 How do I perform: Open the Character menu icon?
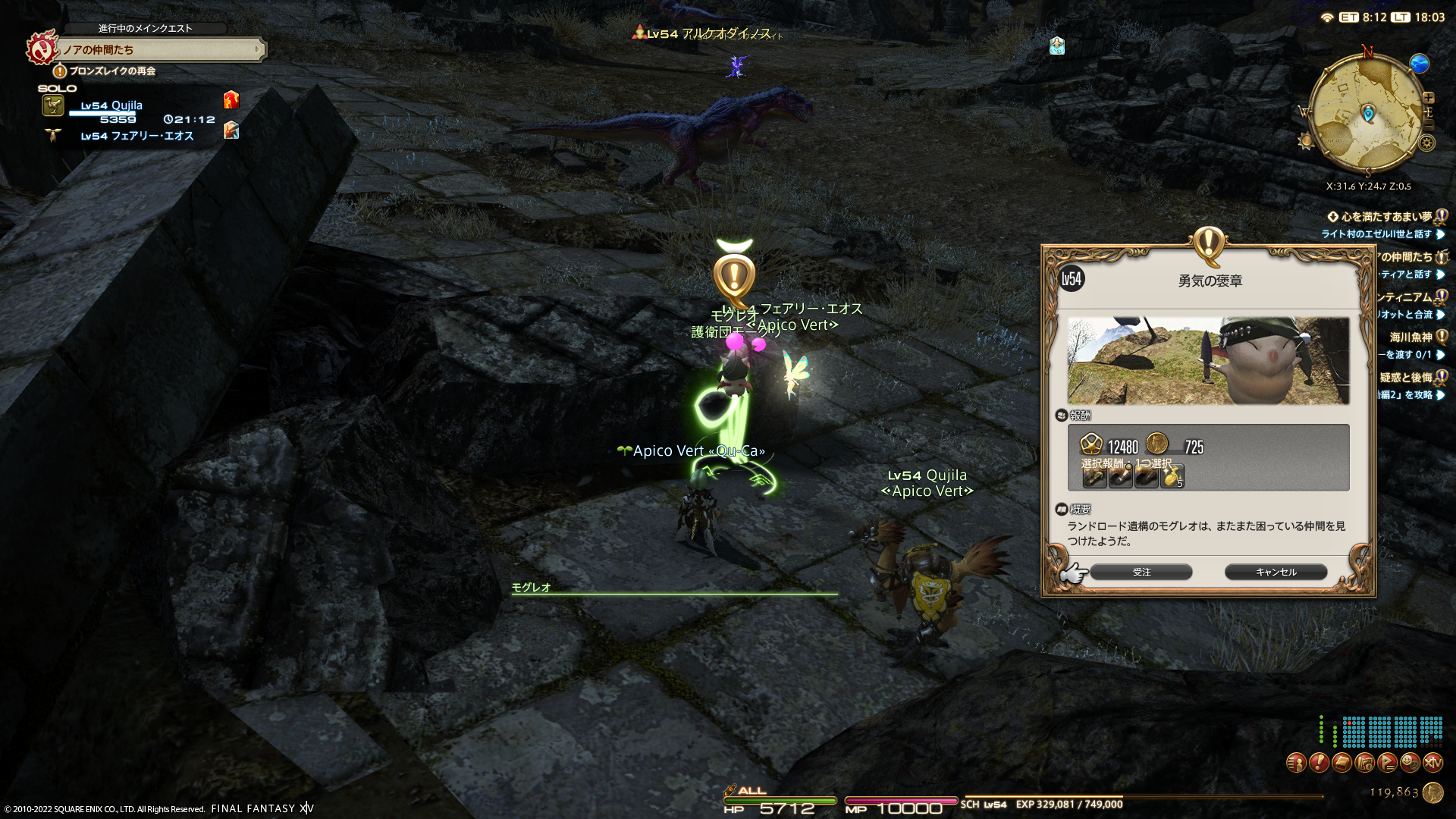(1296, 762)
